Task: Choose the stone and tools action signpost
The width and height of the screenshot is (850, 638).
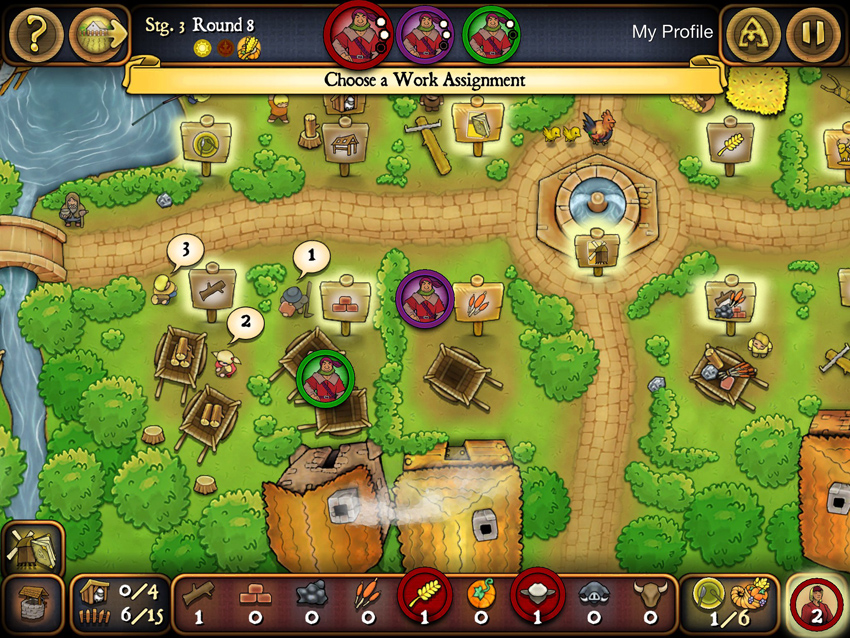Action: point(729,300)
